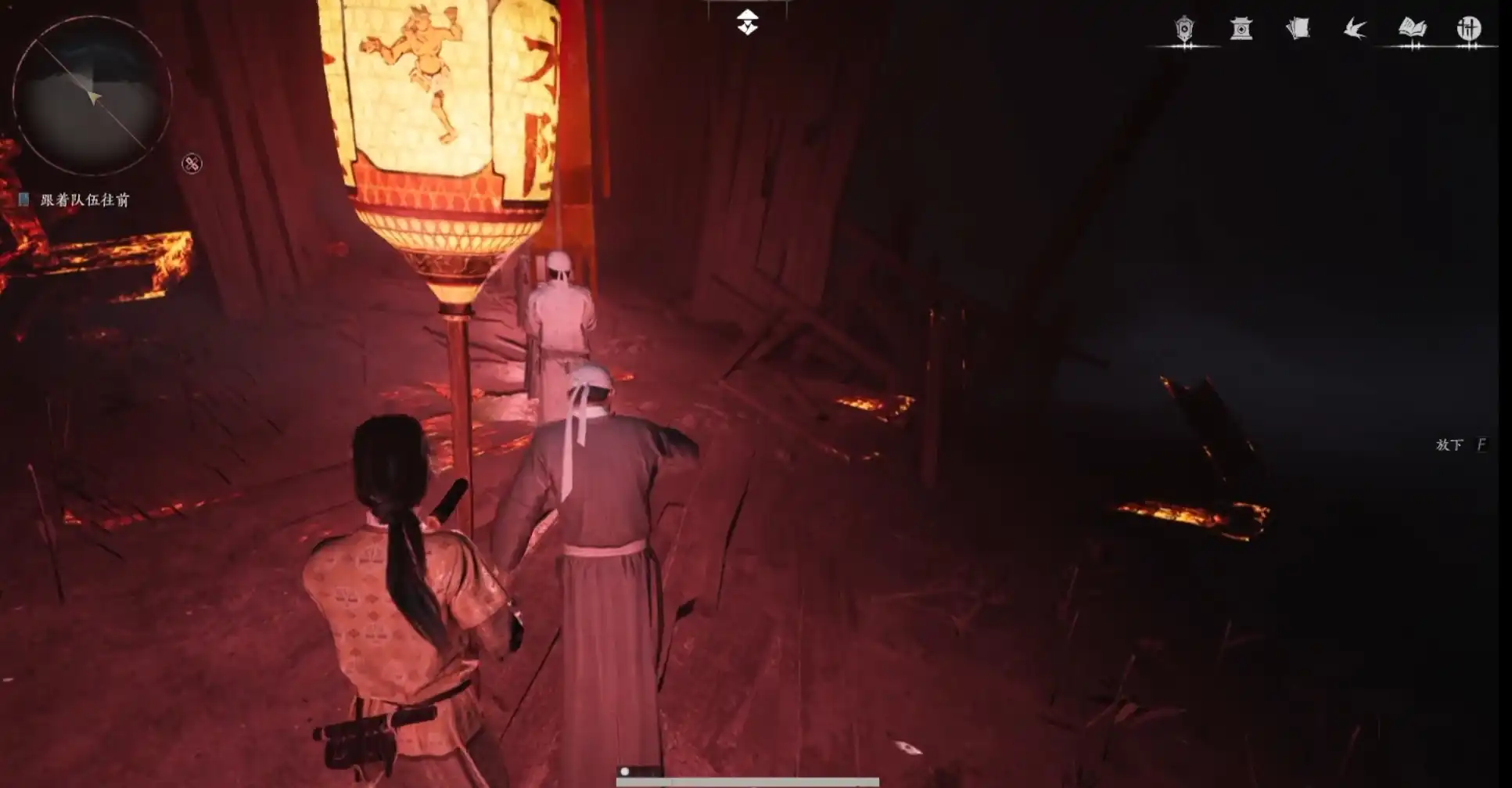
Task: Open the circular minimap
Action: click(92, 95)
